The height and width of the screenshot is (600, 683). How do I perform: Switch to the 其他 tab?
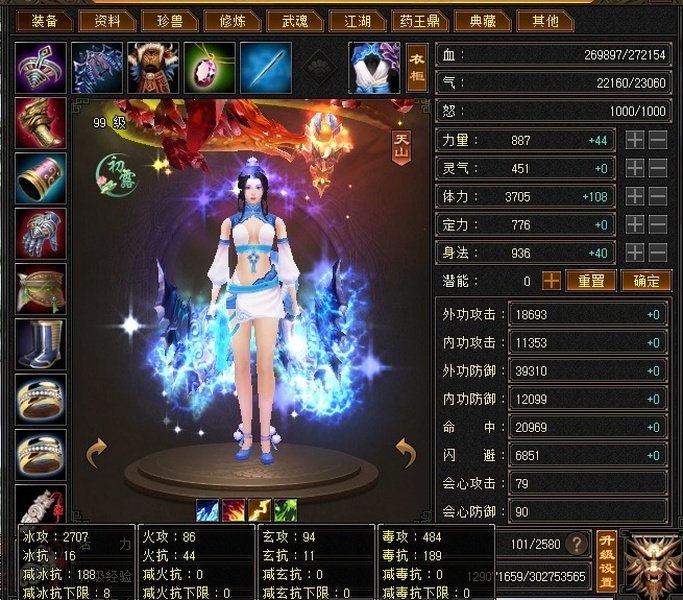546,20
